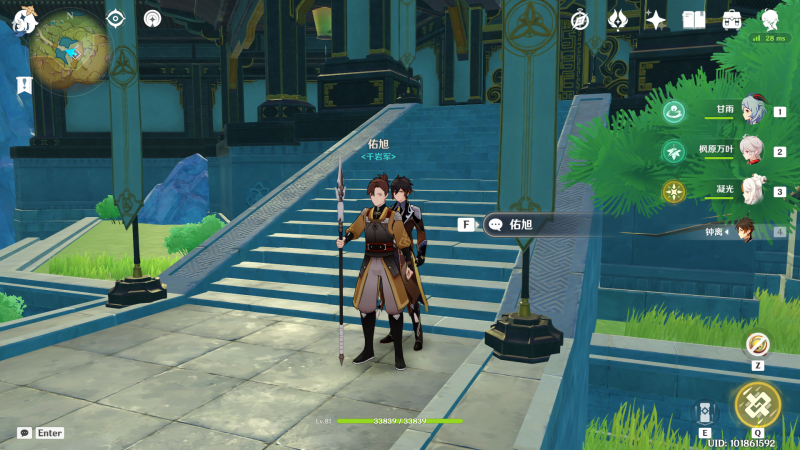Switch to party member 凝光

(x=751, y=191)
